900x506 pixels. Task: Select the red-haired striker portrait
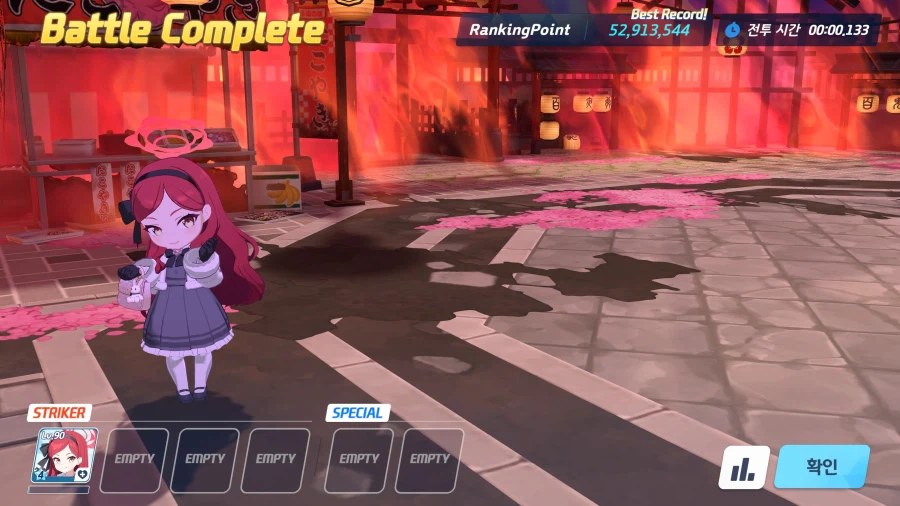pyautogui.click(x=59, y=457)
